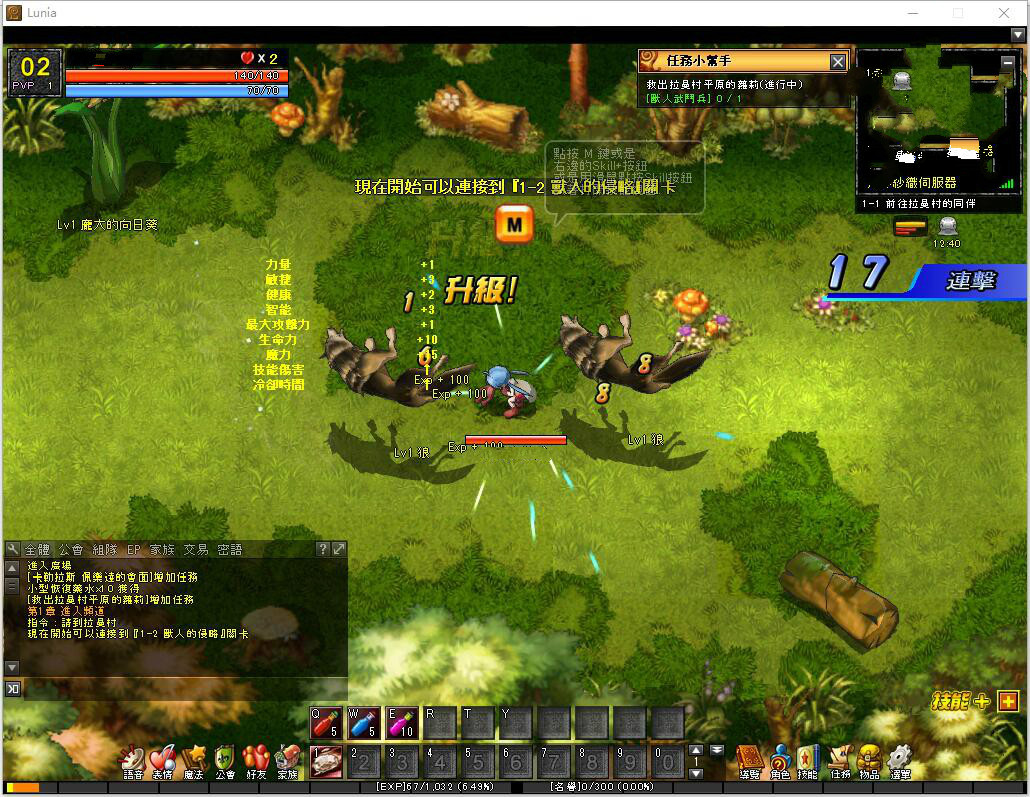Open the 技能+ skill point button
The height and width of the screenshot is (797, 1030).
[x=1007, y=701]
